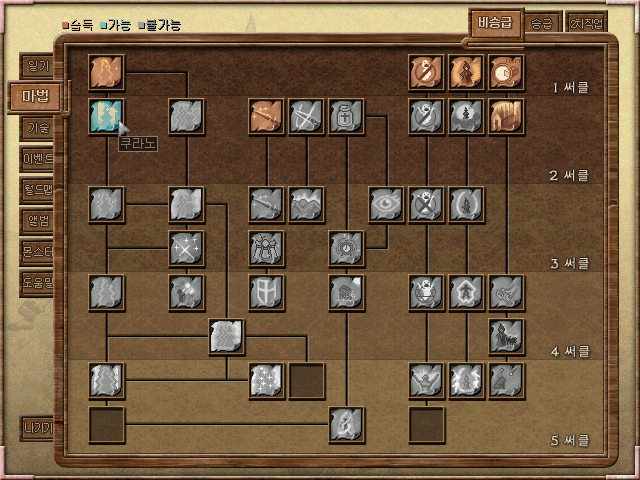The height and width of the screenshot is (480, 640).
Task: Select the grey crossed-swords spell icon
Action: (x=307, y=117)
